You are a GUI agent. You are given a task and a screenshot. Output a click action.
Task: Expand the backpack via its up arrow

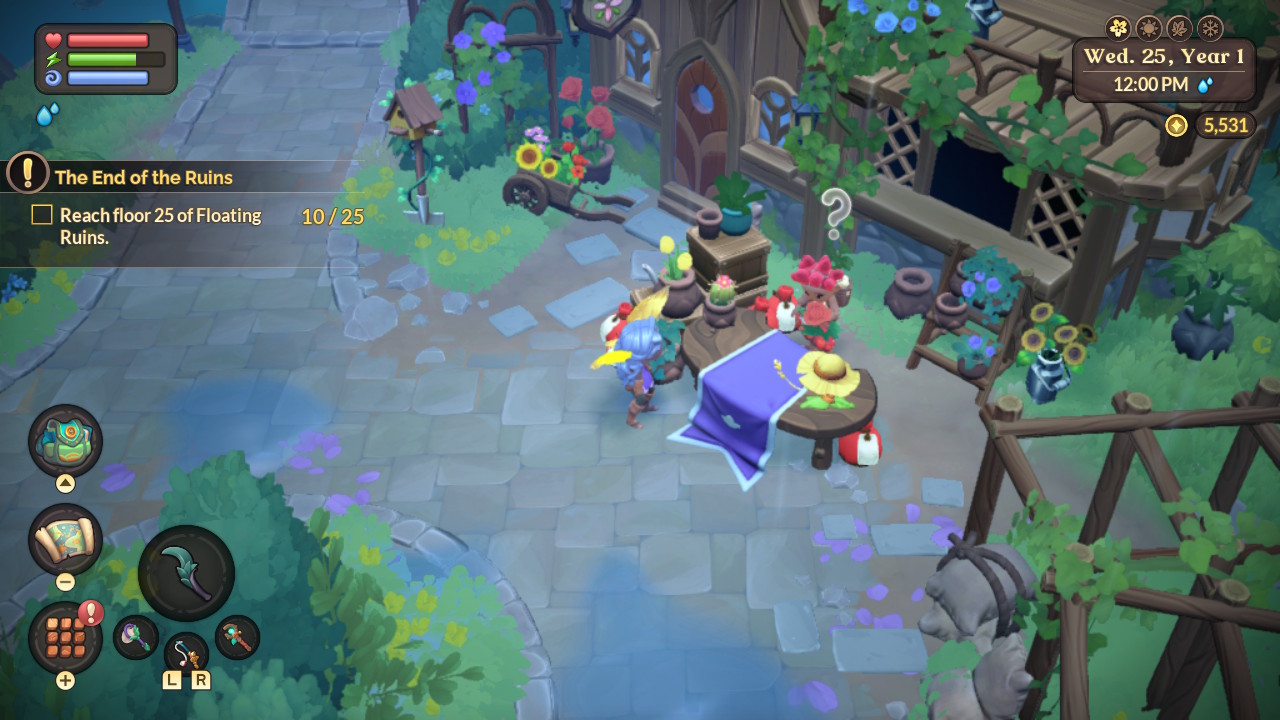[63, 481]
